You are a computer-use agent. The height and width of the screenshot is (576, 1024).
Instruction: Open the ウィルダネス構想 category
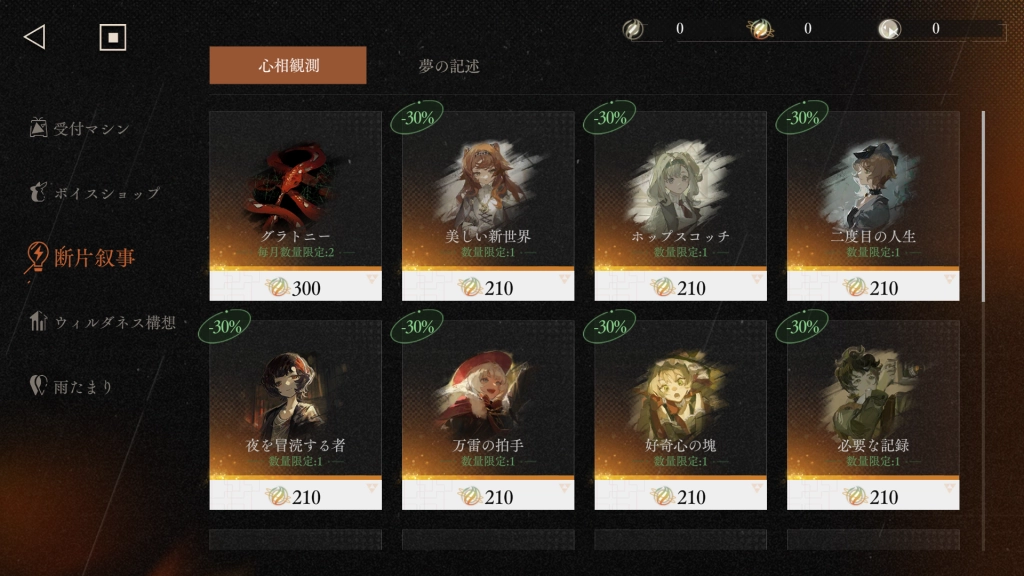(x=103, y=322)
